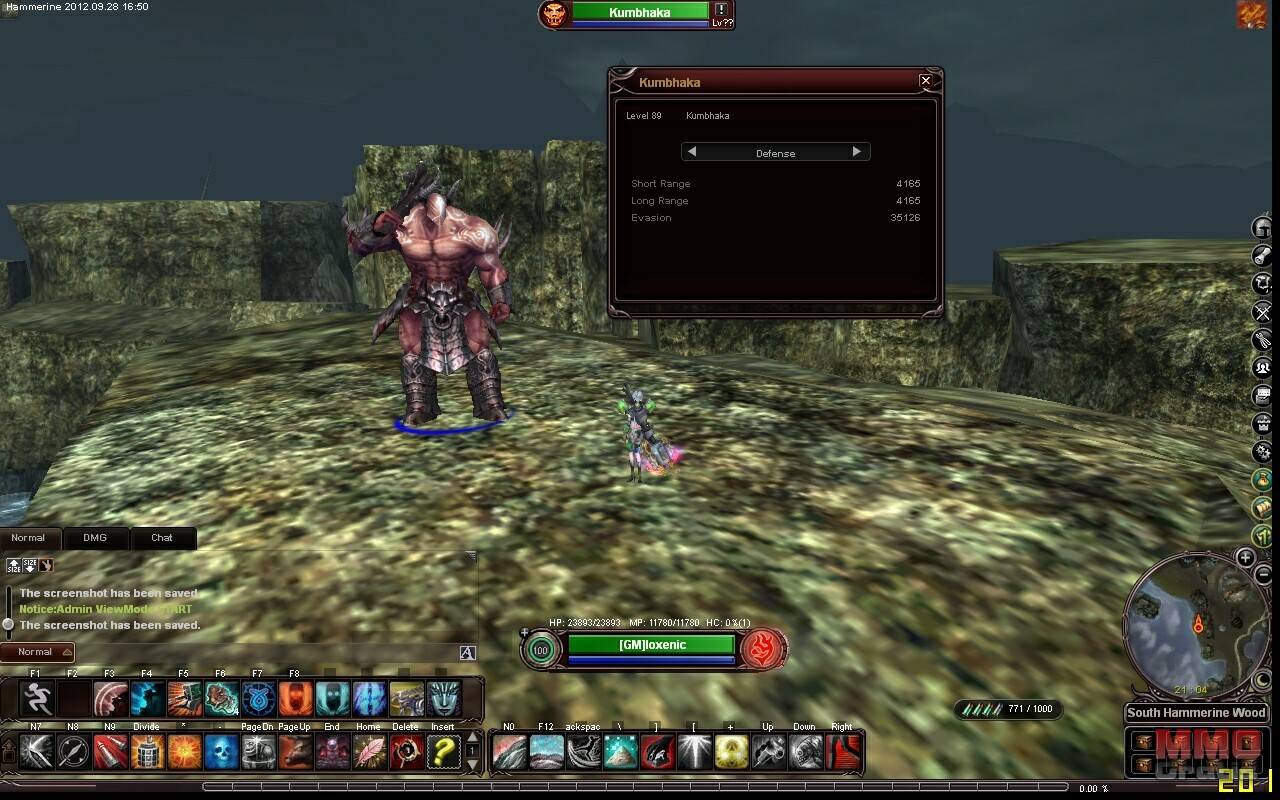Use the pink feather item on Home
This screenshot has height=800, width=1280.
click(369, 751)
